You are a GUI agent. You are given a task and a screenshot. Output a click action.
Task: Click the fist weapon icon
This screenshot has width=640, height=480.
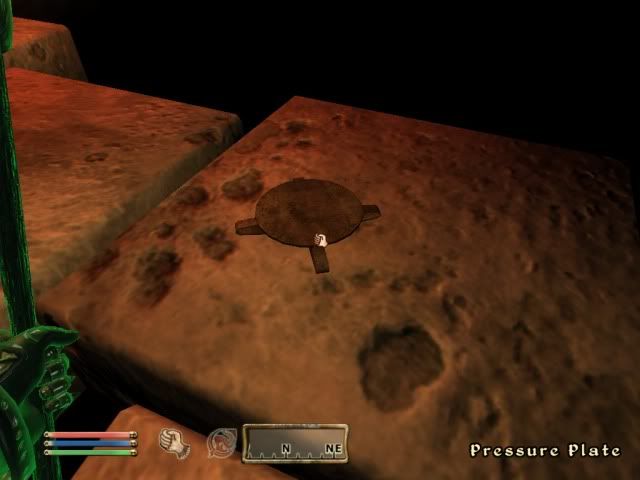[x=177, y=441]
